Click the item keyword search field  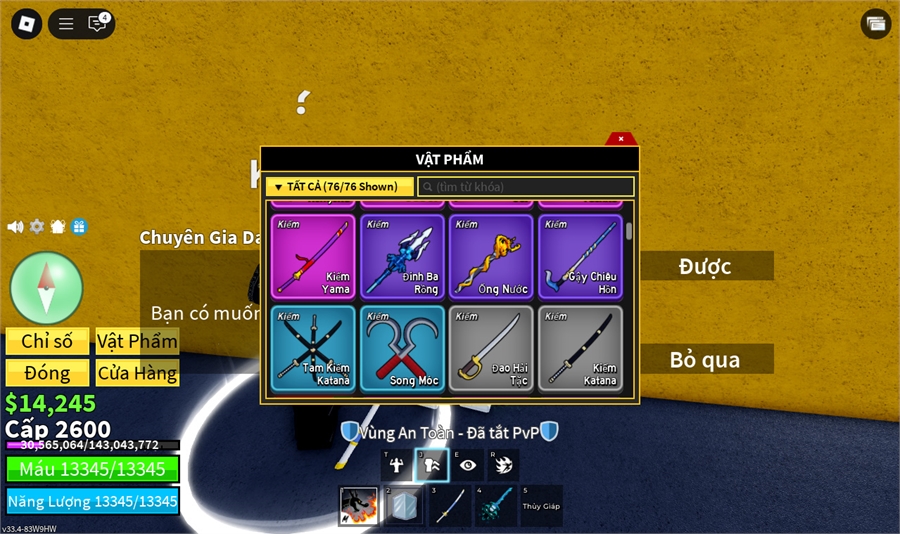coord(526,187)
